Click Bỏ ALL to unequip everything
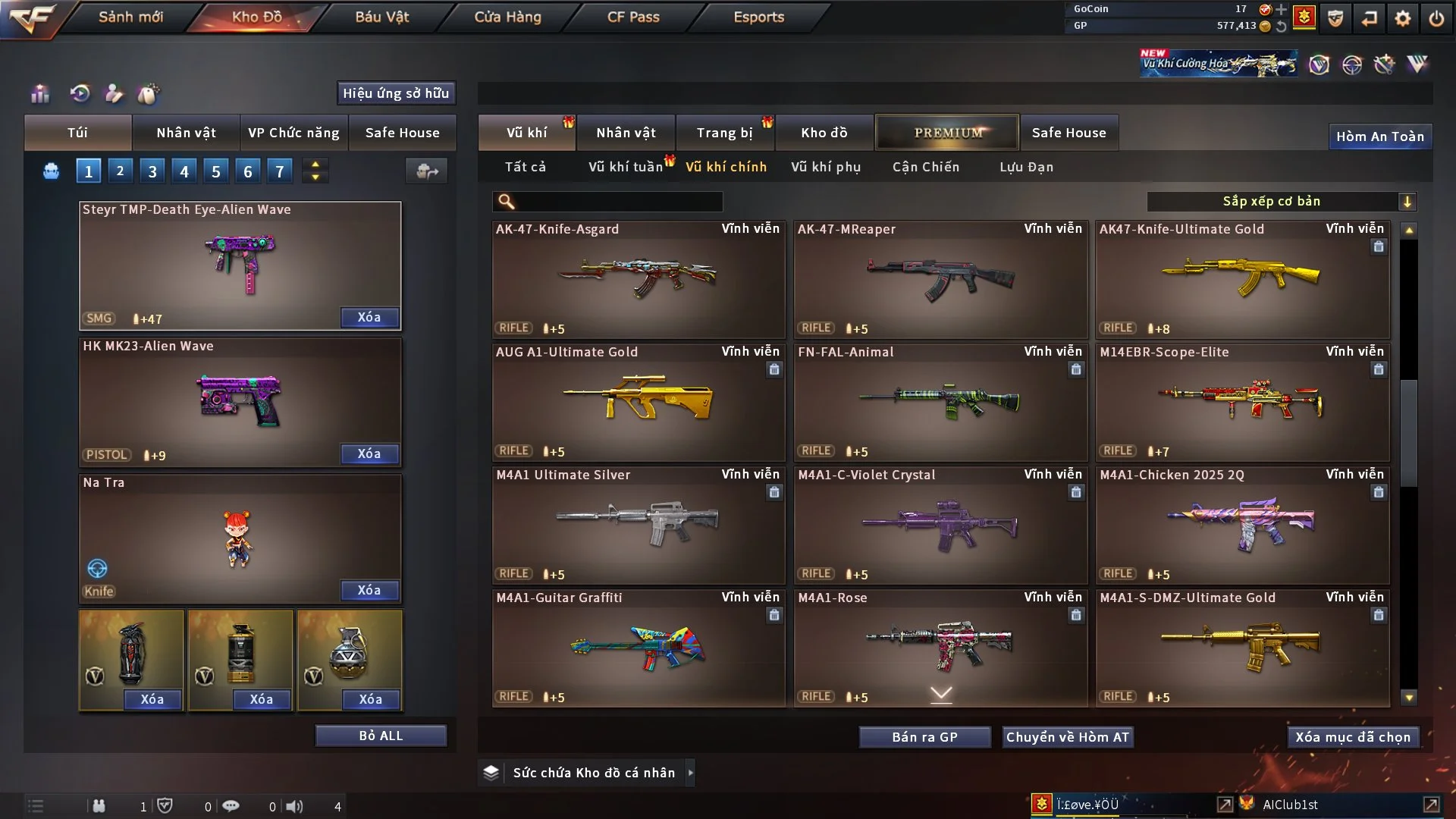 coord(381,736)
